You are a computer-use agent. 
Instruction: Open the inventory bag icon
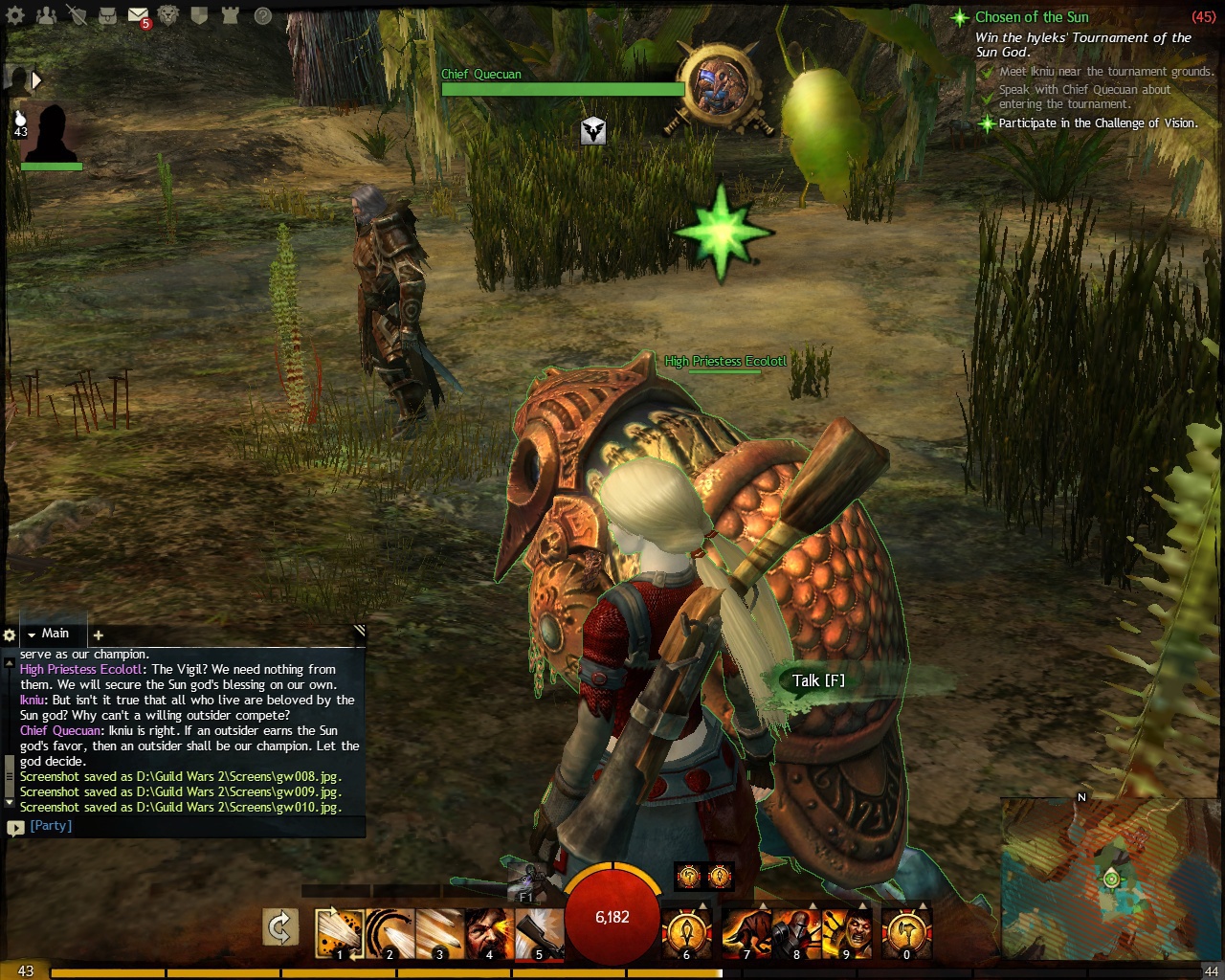(x=108, y=15)
